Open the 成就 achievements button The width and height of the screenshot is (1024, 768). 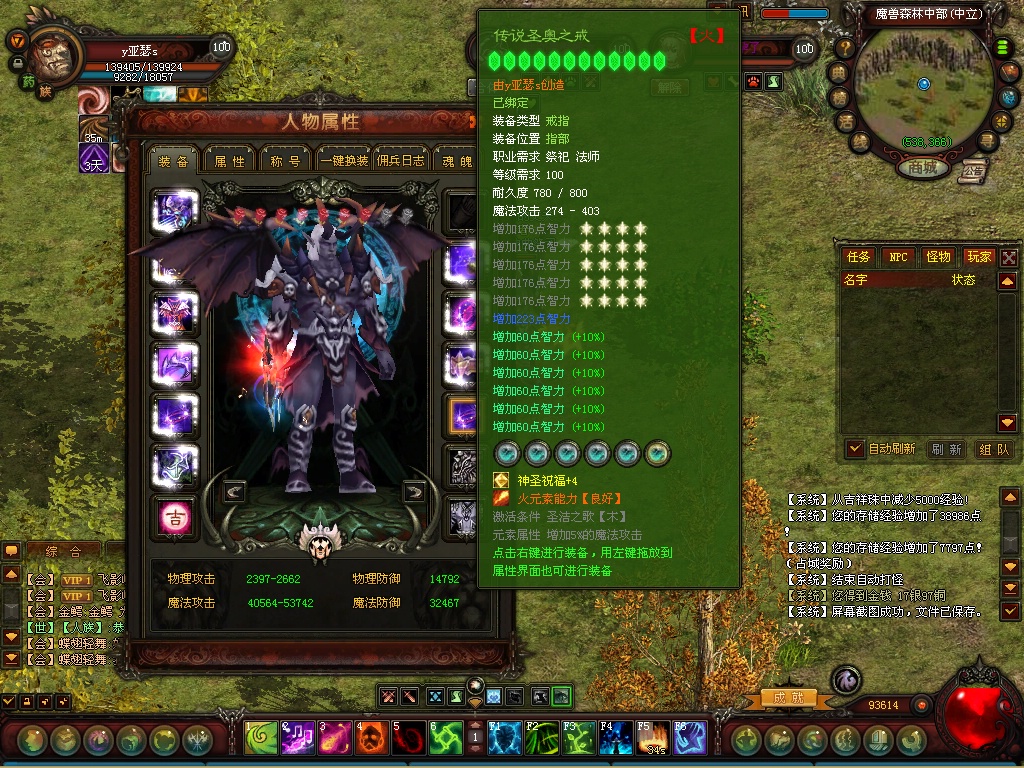click(782, 698)
